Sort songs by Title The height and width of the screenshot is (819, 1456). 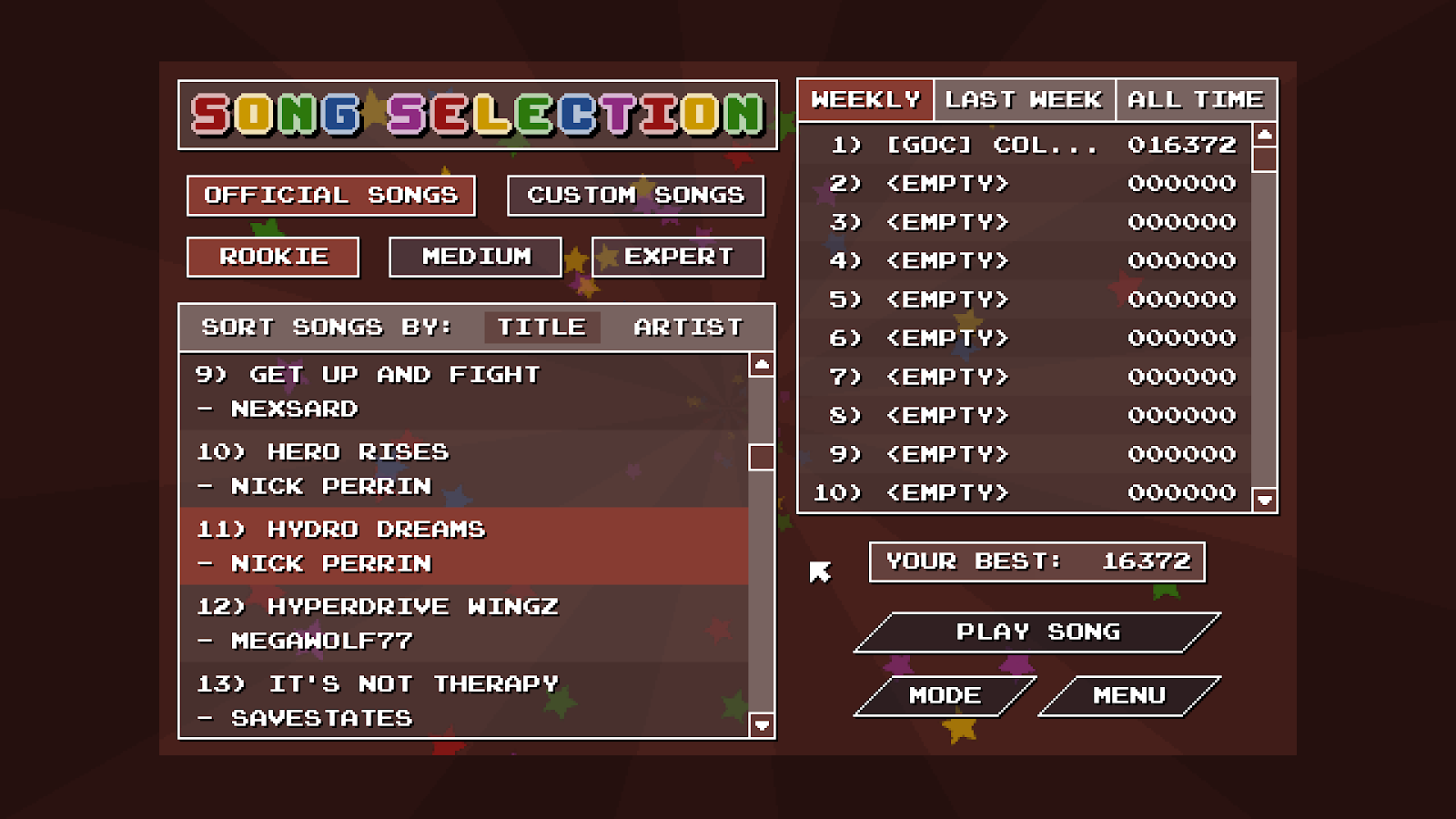point(542,327)
